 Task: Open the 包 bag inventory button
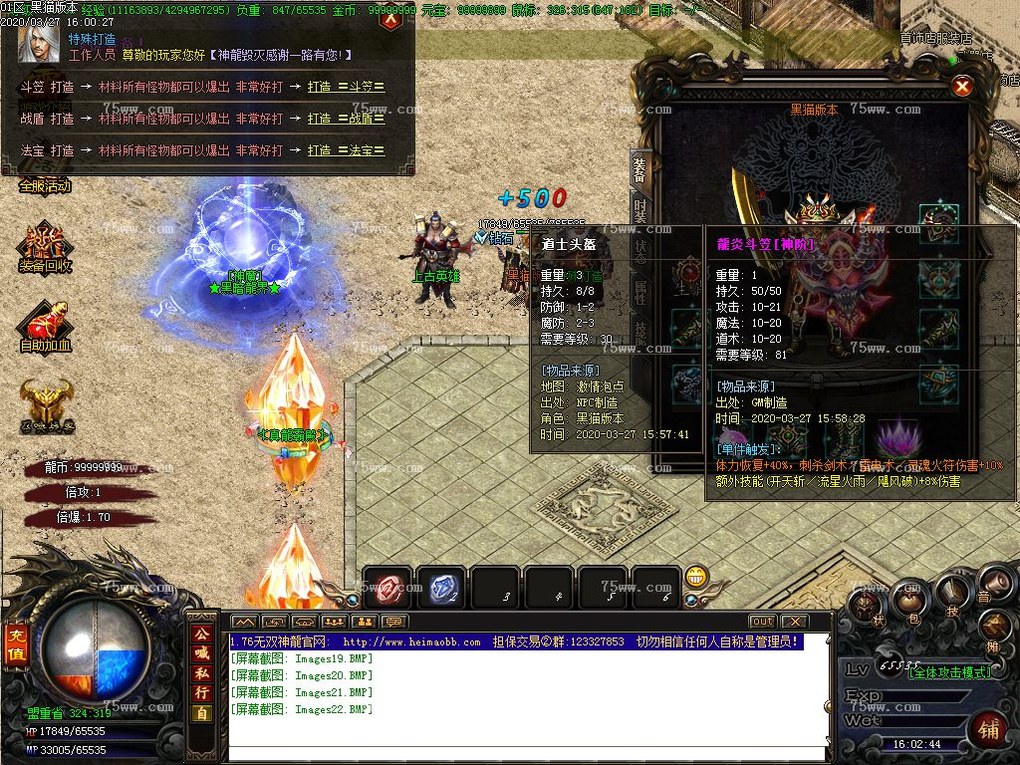click(907, 600)
